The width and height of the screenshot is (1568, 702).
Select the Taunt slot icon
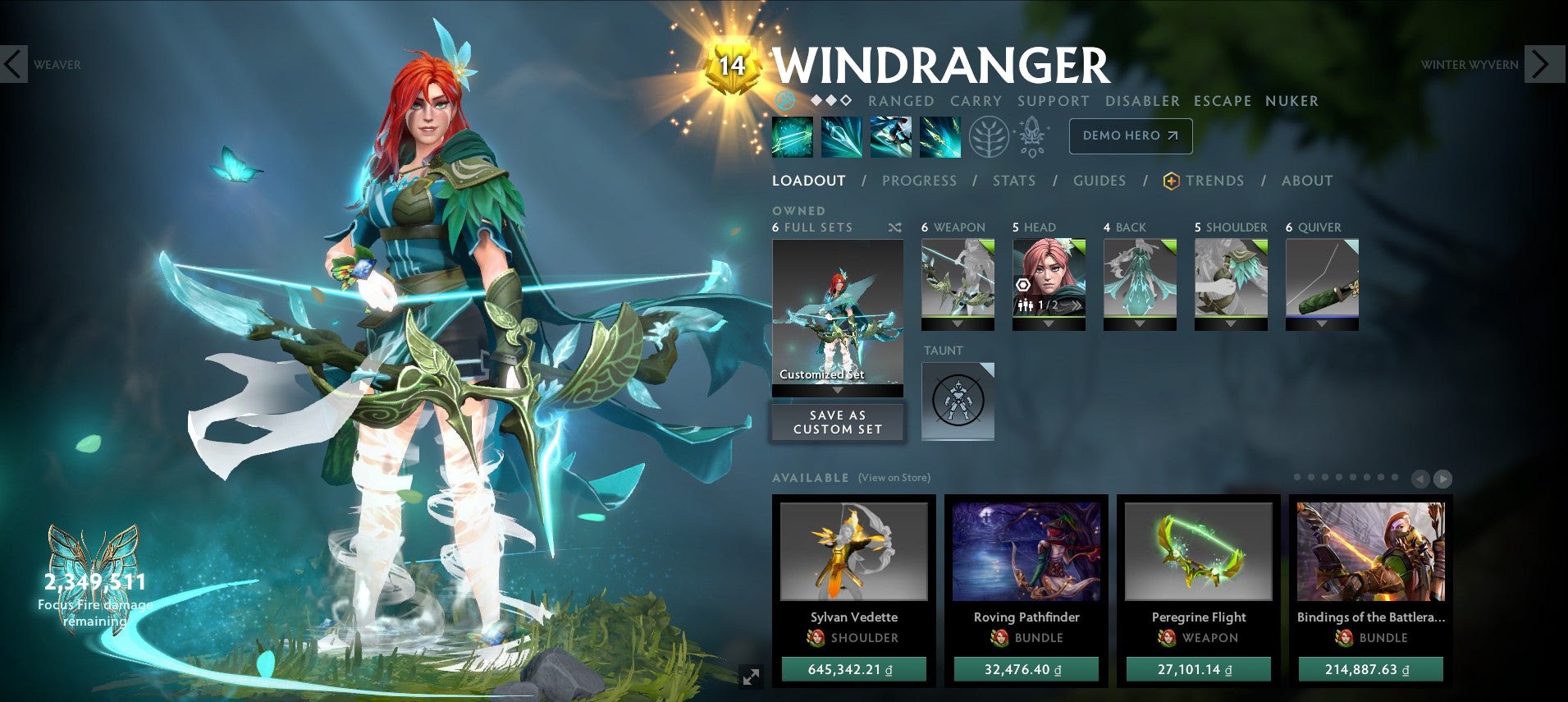point(957,401)
